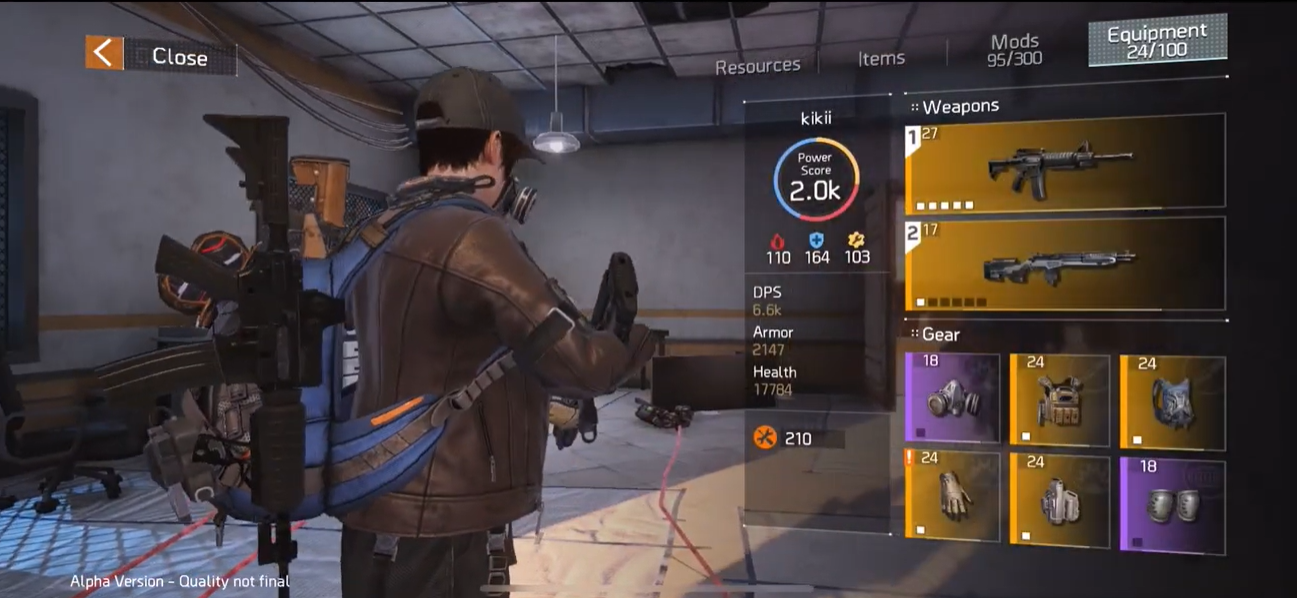Viewport: 1297px width, 598px height.
Task: Switch to the Resources tab
Action: [x=757, y=66]
